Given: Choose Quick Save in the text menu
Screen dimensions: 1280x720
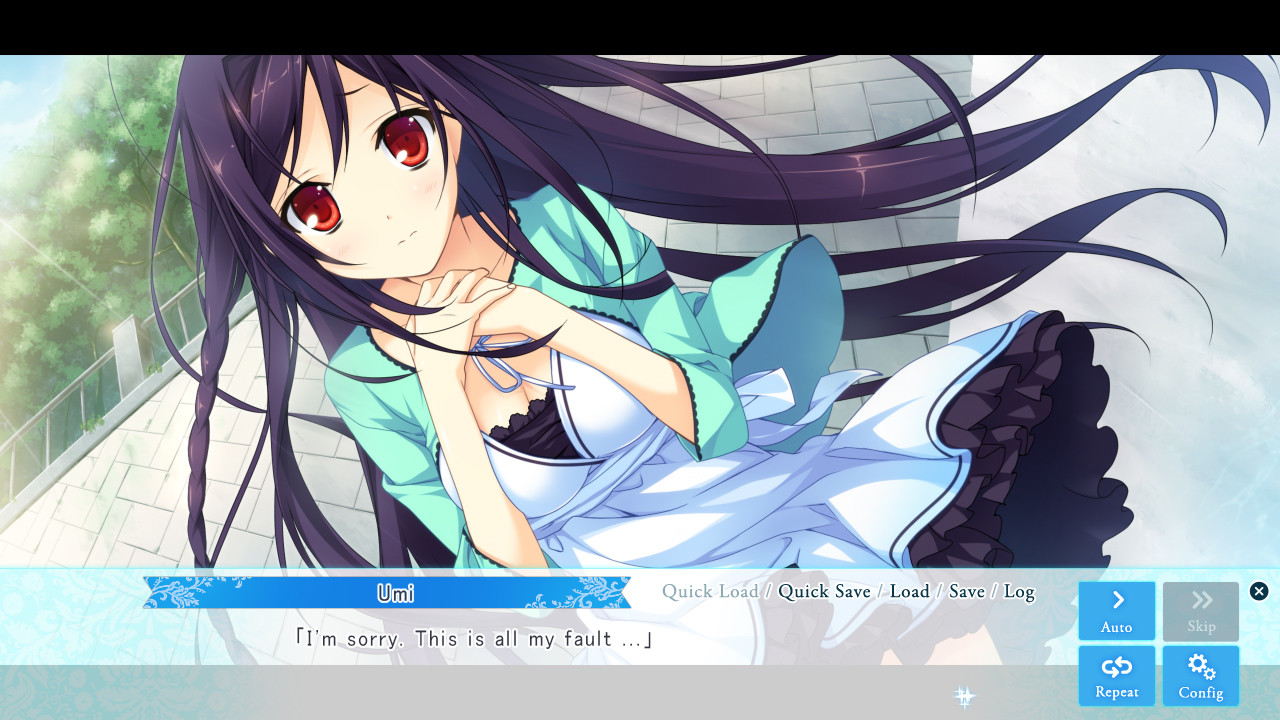Looking at the screenshot, I should tap(824, 591).
